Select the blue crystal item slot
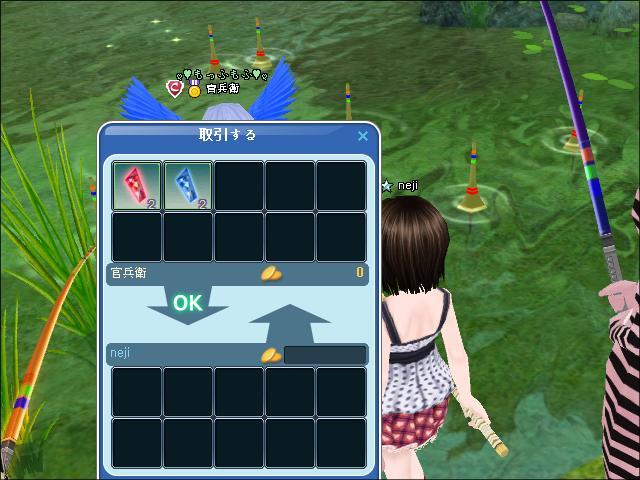 tap(188, 186)
